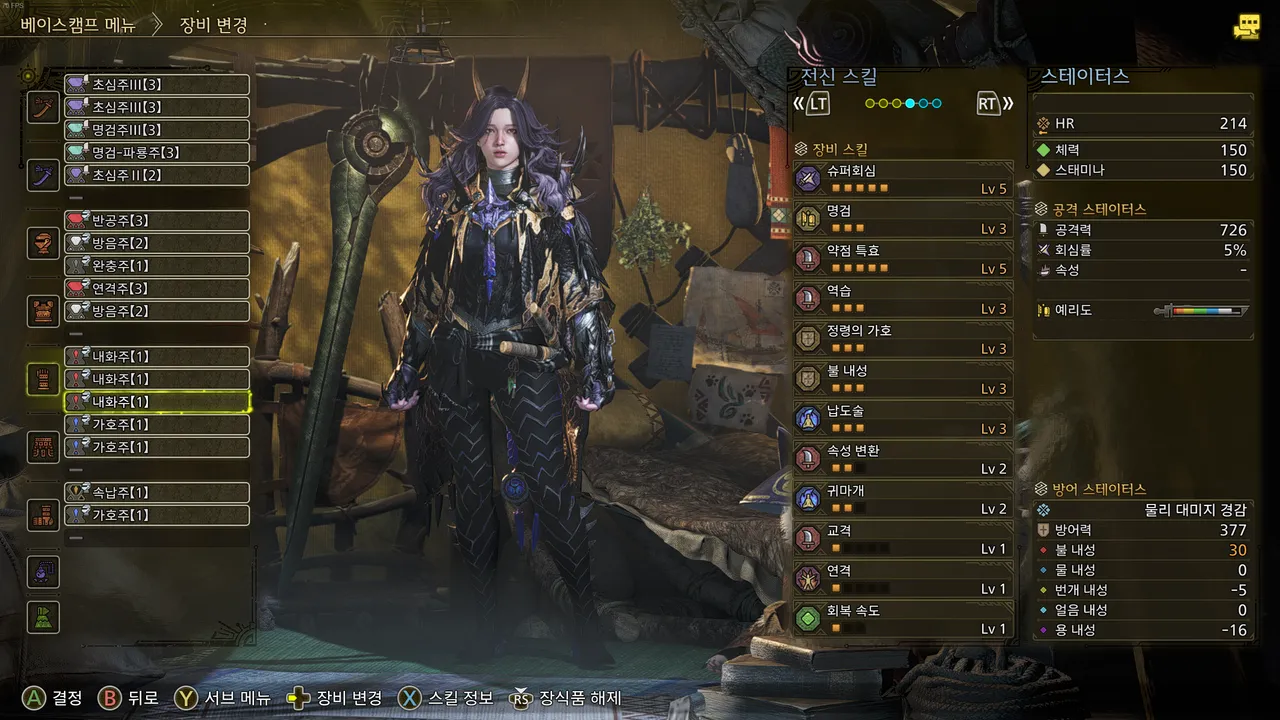Choose the waist armor equipment icon

(43, 447)
